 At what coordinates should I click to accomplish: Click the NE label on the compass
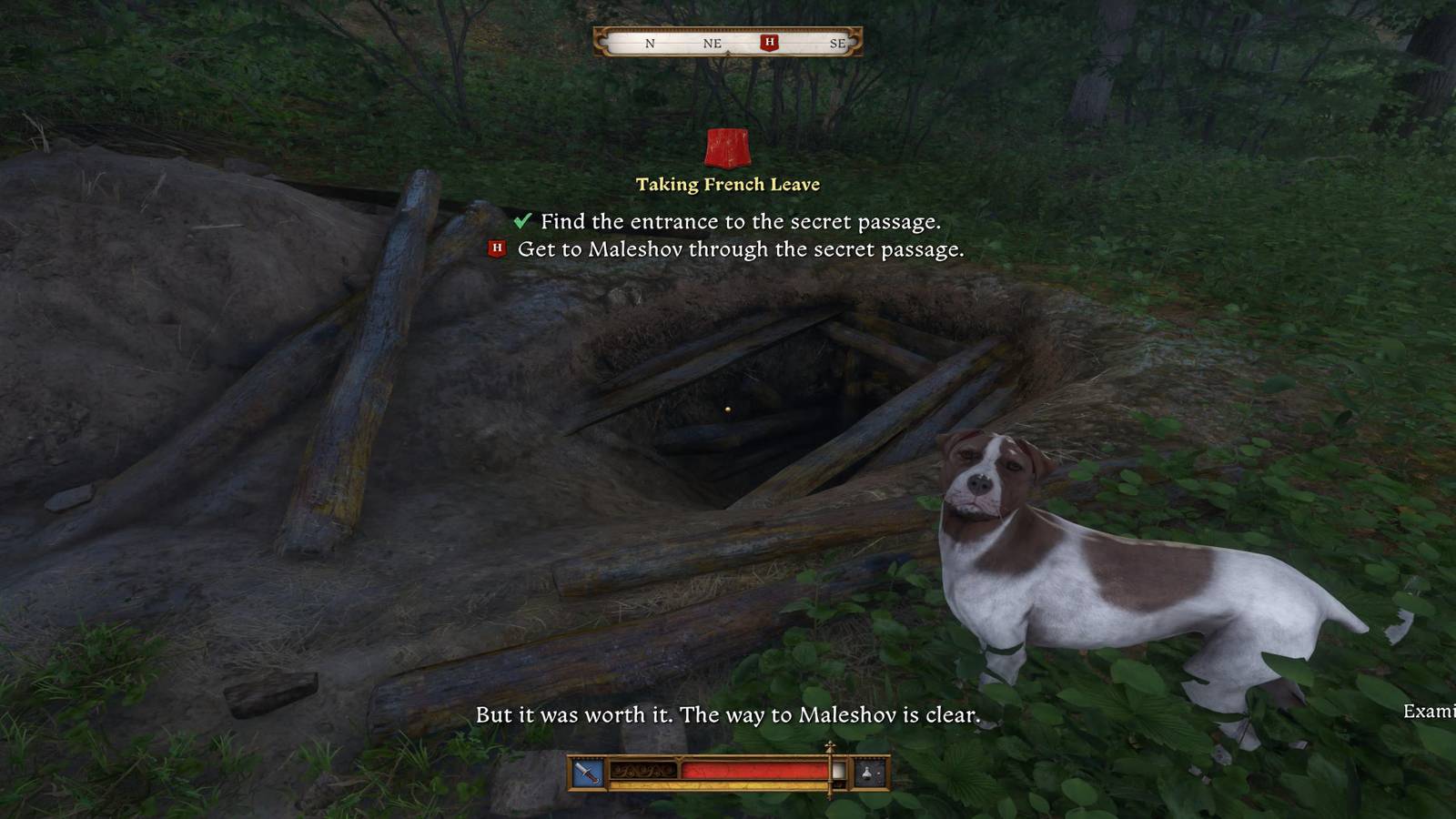click(x=711, y=42)
